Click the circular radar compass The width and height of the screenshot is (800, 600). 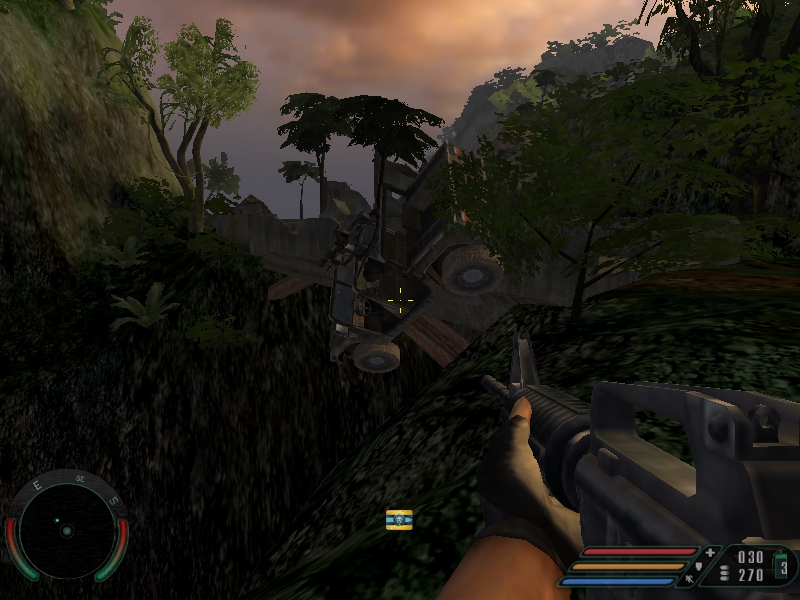click(67, 530)
